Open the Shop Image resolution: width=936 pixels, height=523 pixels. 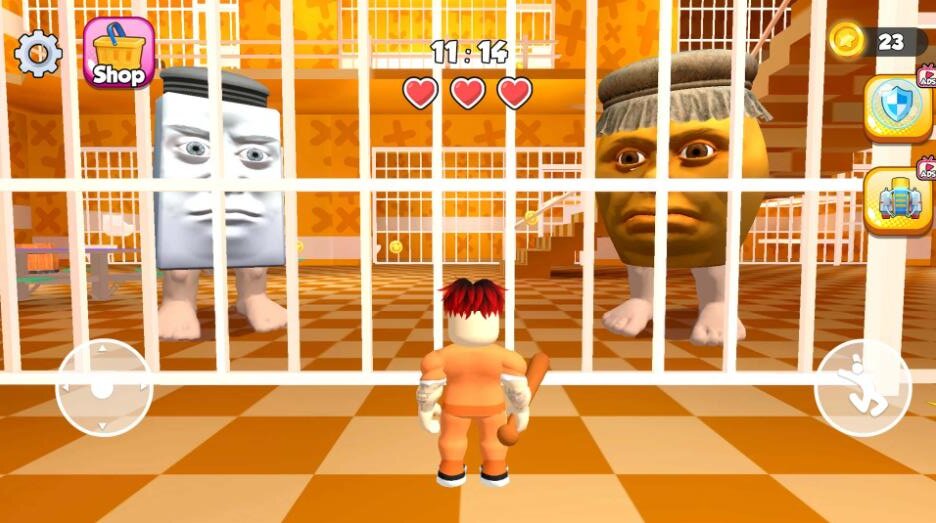pyautogui.click(x=119, y=52)
